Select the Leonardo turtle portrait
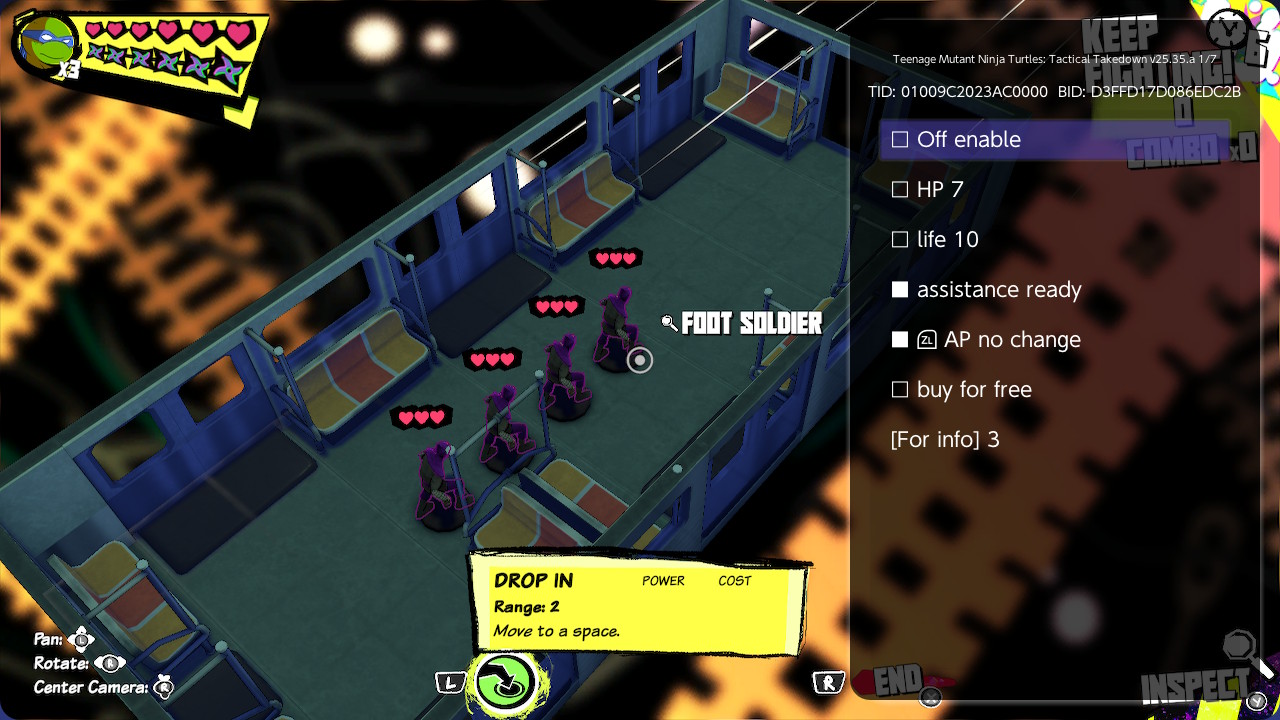 tap(45, 45)
